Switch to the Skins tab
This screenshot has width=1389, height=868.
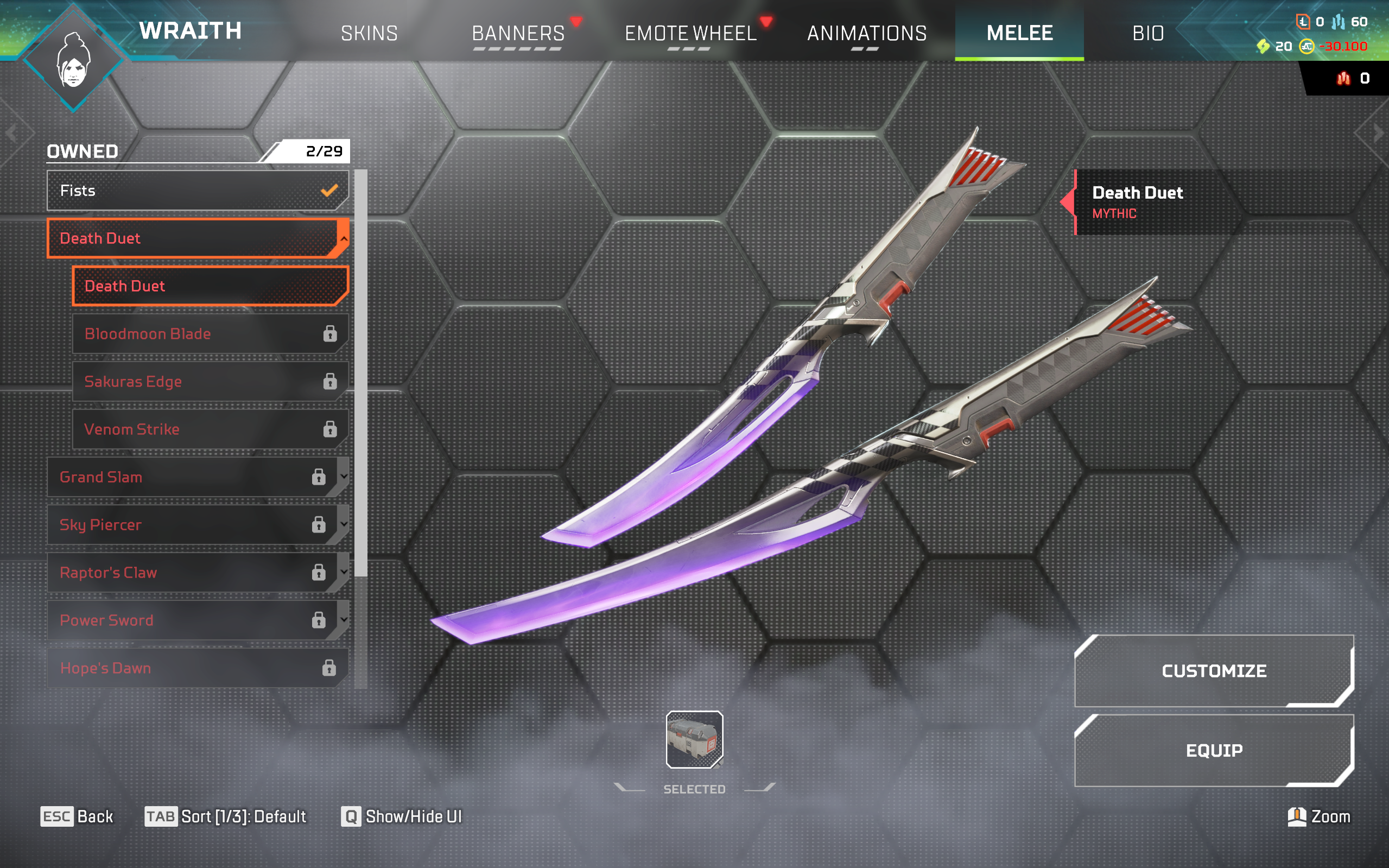(369, 33)
